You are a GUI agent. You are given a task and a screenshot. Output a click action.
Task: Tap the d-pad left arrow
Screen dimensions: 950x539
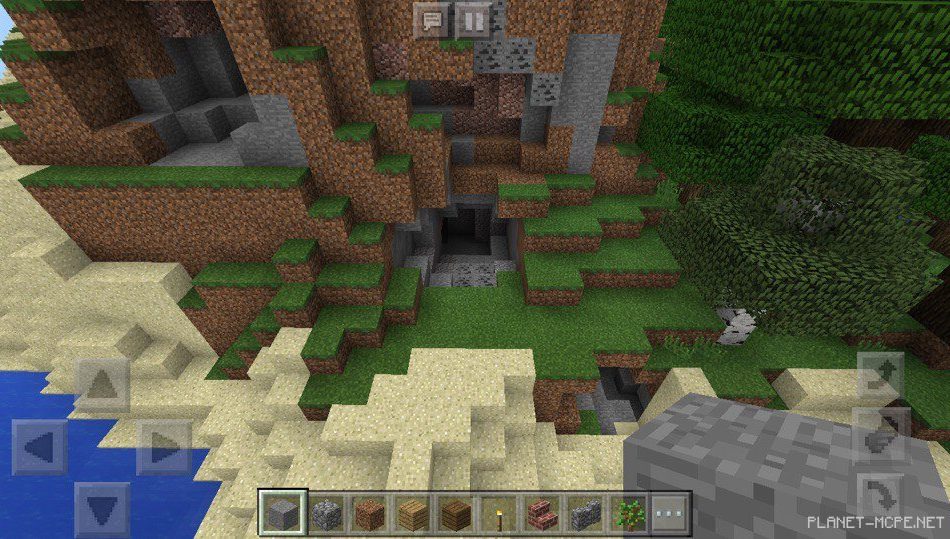tap(40, 447)
